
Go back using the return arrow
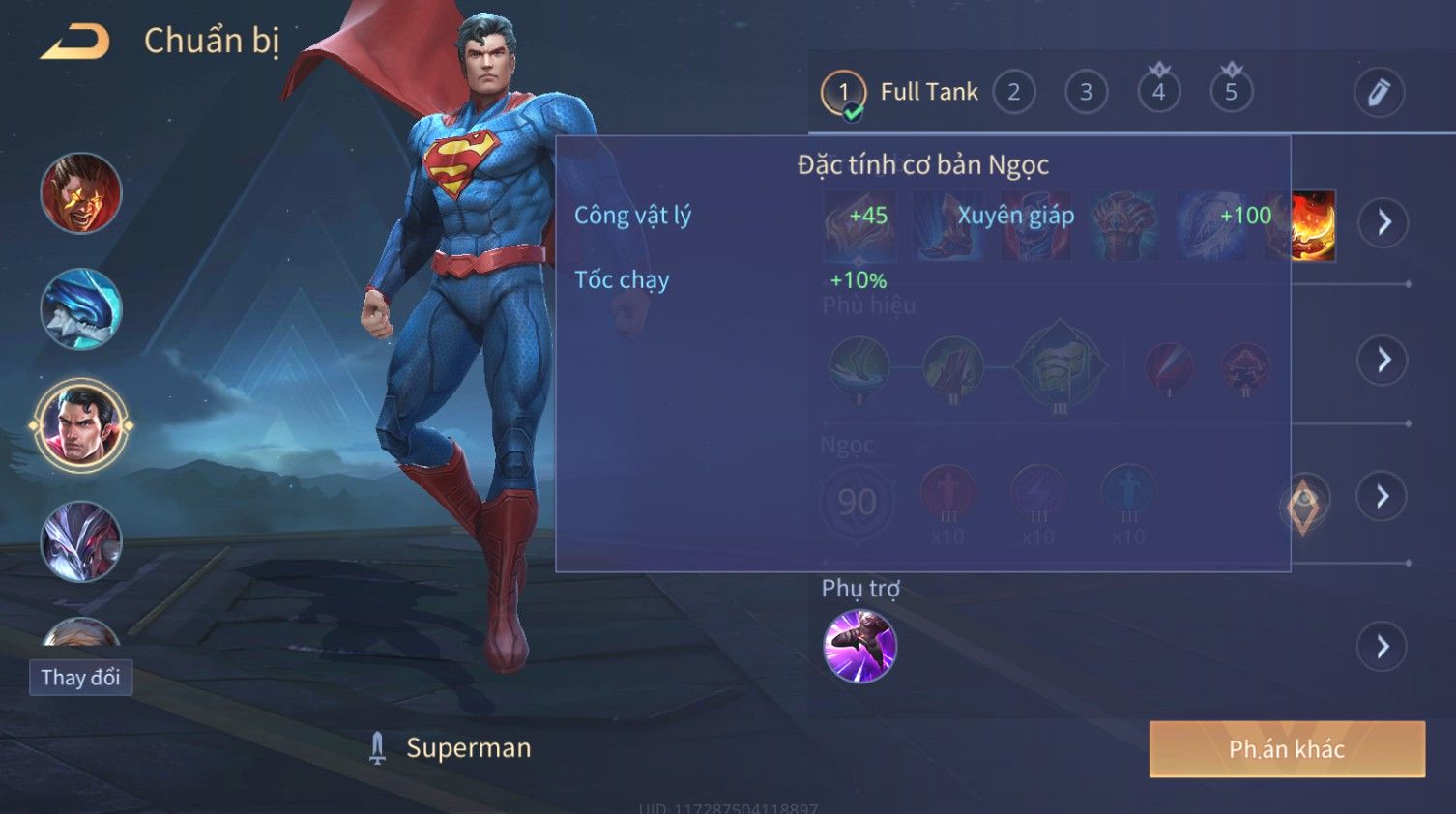point(75,42)
